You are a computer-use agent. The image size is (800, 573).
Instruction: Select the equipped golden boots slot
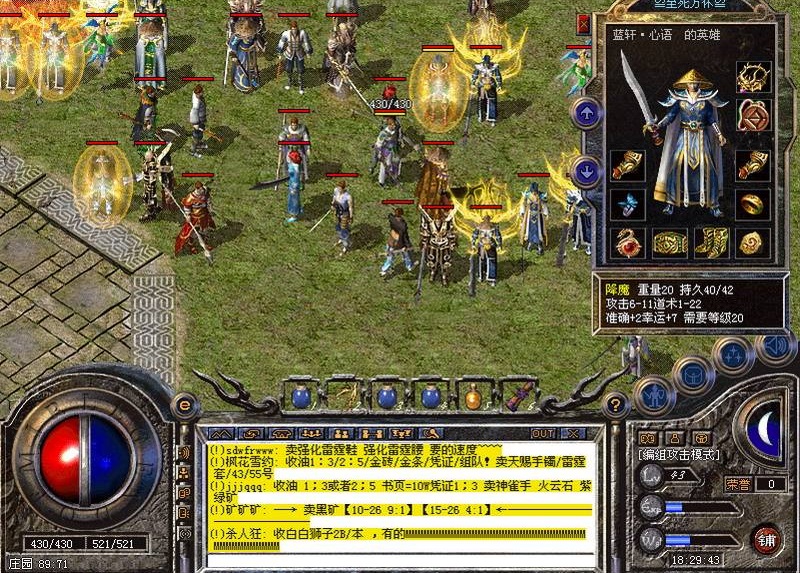point(712,241)
